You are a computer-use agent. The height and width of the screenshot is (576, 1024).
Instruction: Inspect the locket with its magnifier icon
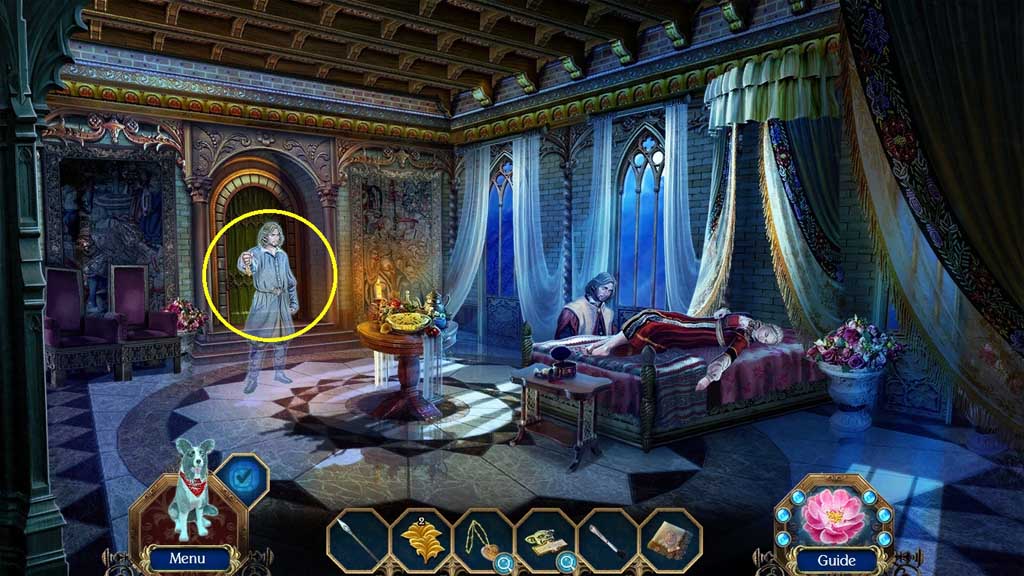506,563
